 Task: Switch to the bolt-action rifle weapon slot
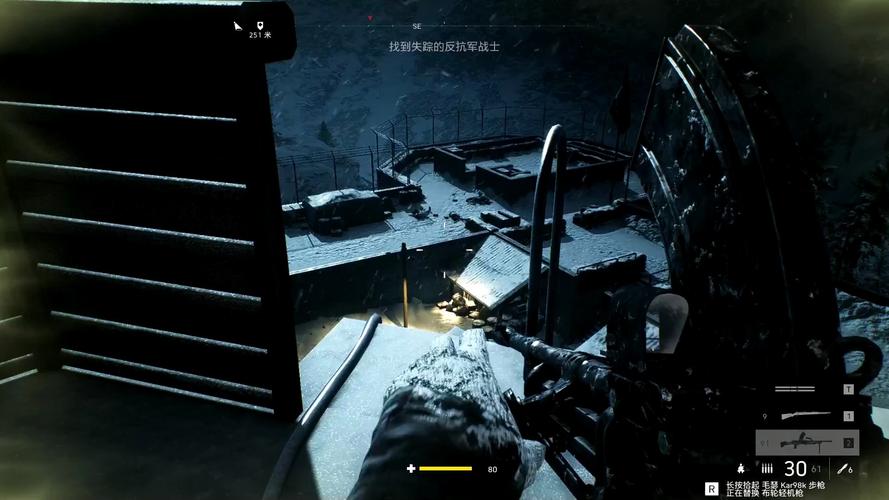(x=807, y=415)
